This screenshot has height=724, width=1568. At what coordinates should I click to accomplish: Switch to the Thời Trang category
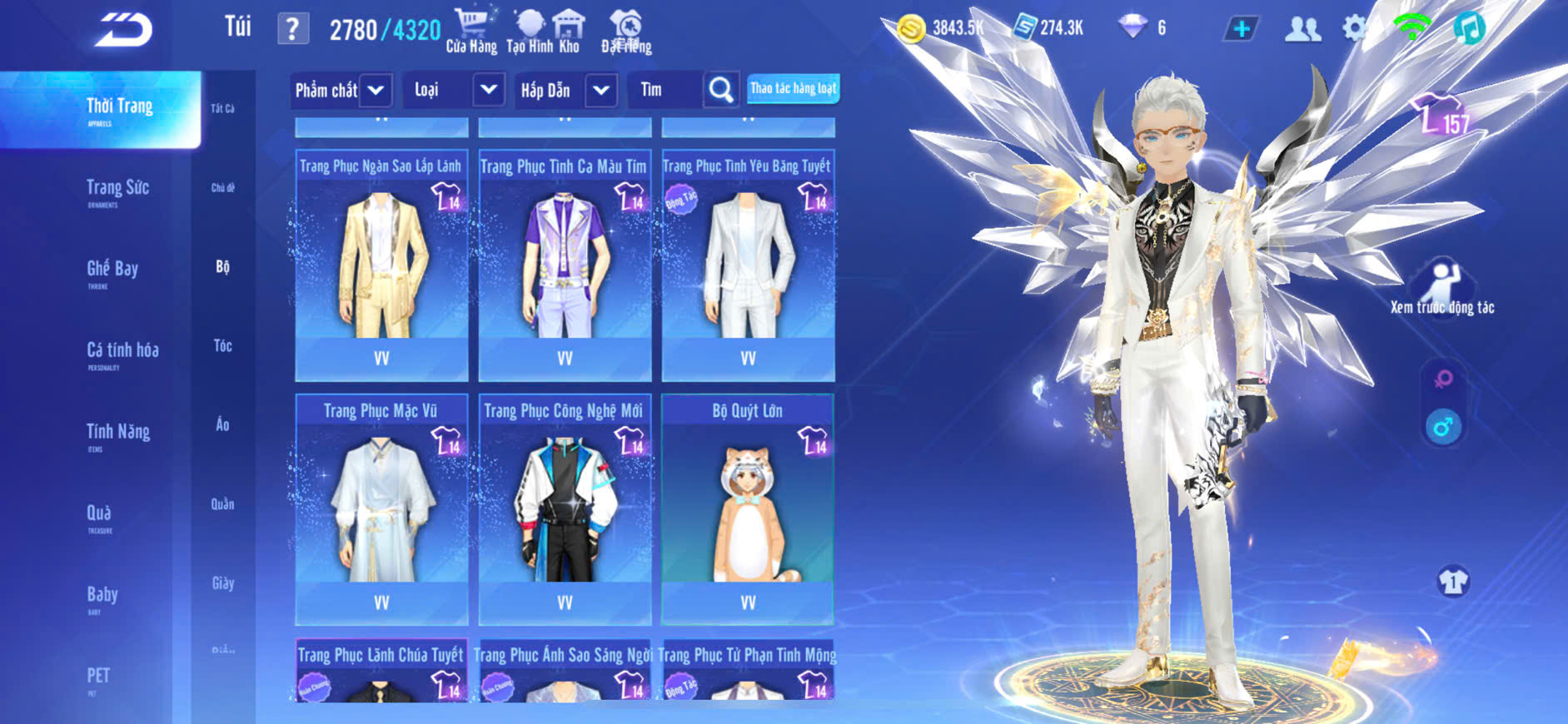tap(119, 109)
